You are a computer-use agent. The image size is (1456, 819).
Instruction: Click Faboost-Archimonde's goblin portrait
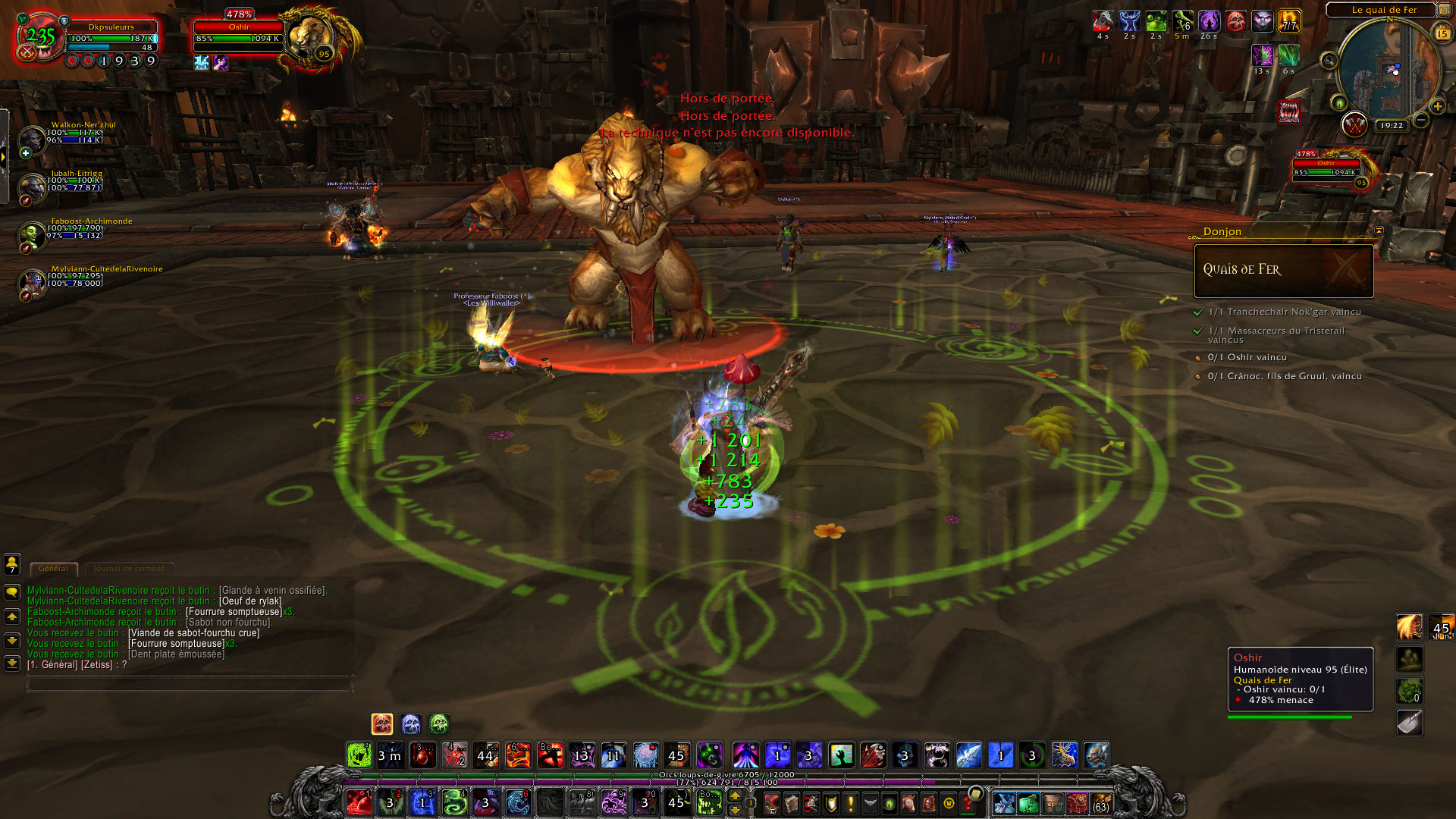point(33,234)
